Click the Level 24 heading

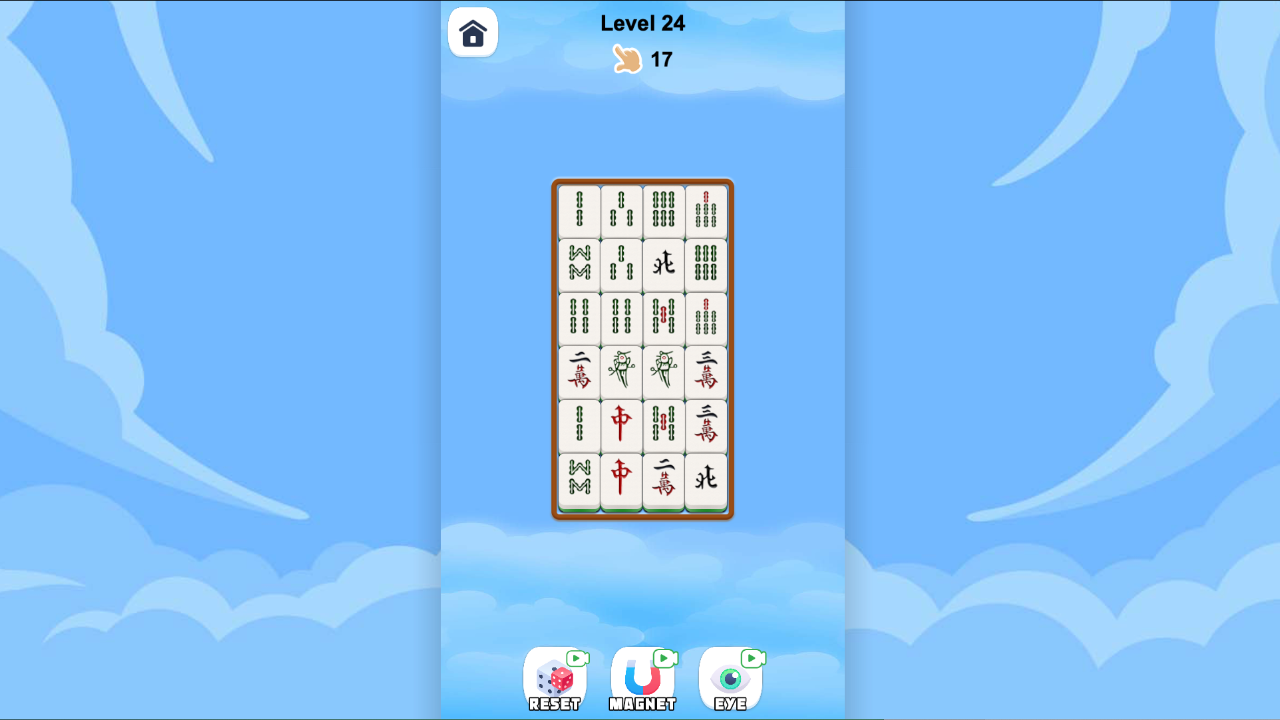[x=641, y=23]
